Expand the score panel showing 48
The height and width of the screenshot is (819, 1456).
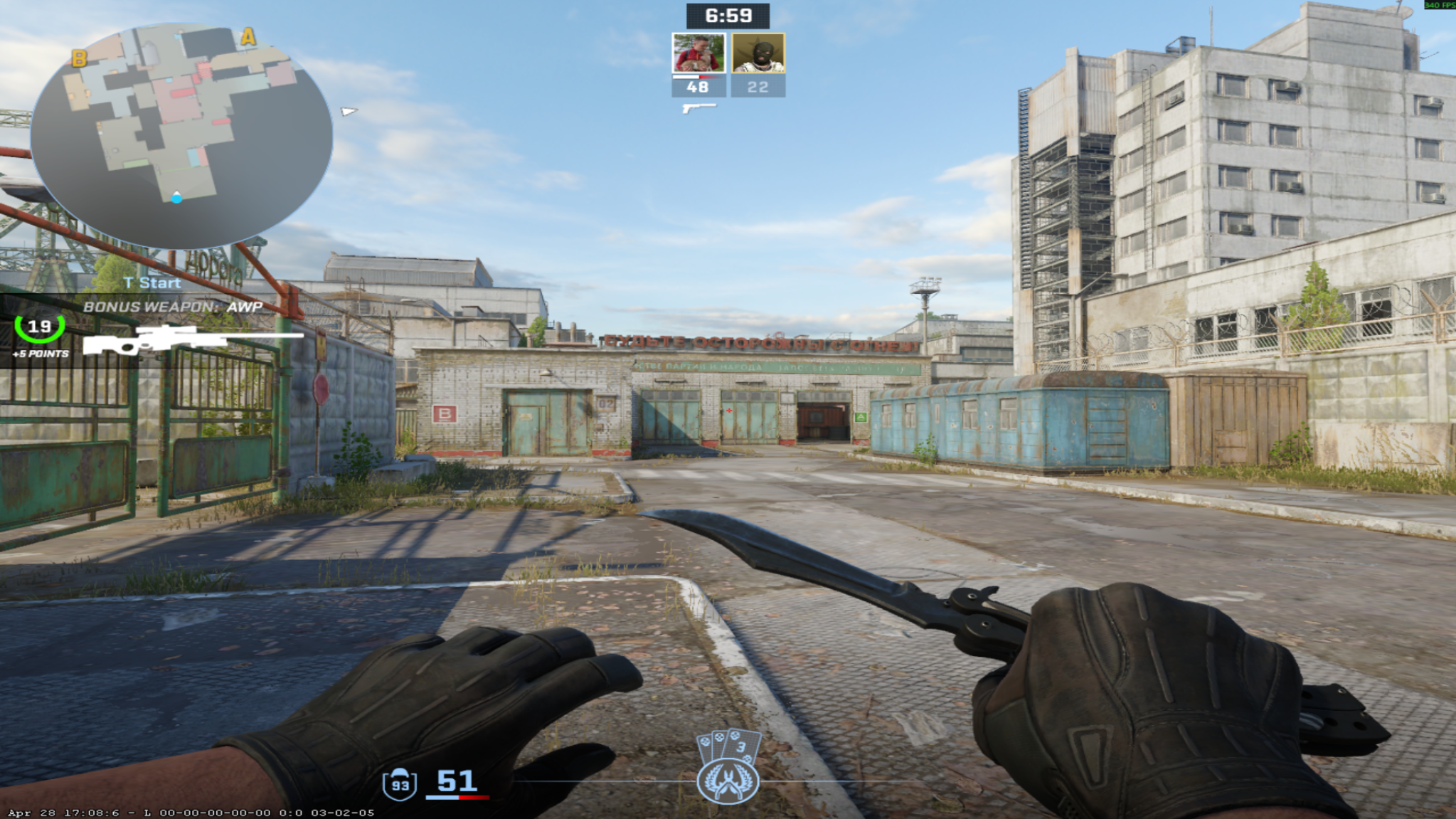(698, 87)
